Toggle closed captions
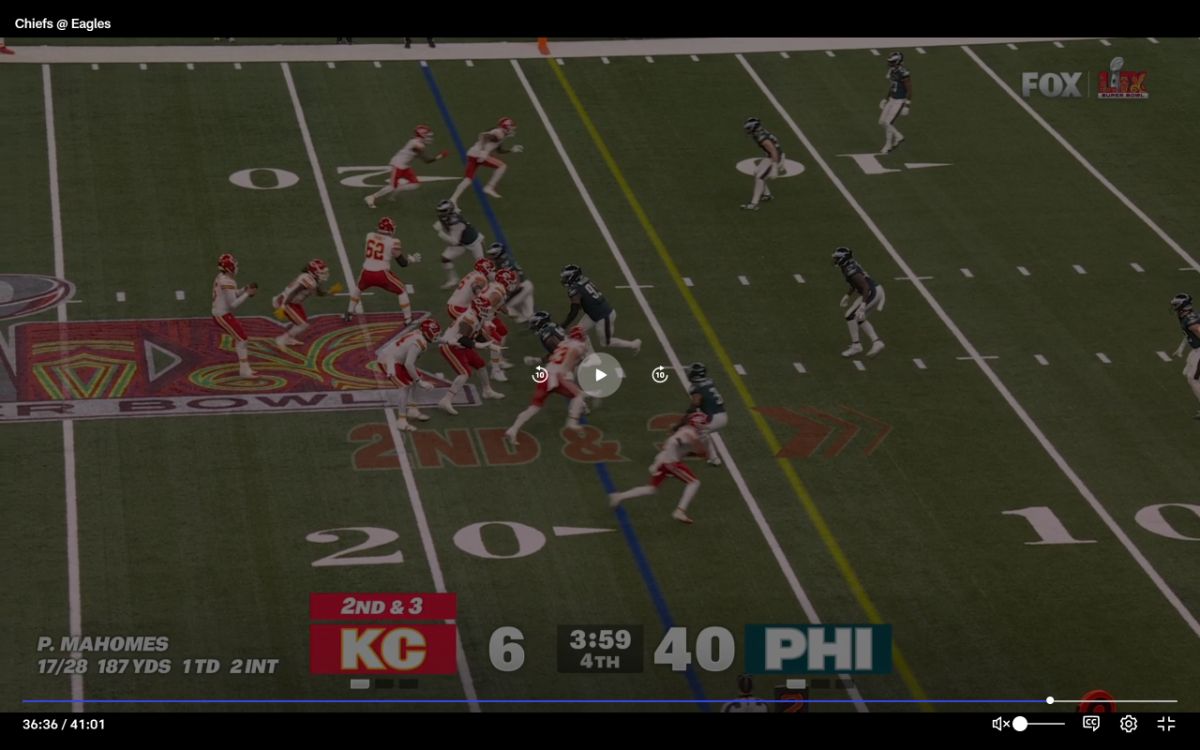 1091,724
